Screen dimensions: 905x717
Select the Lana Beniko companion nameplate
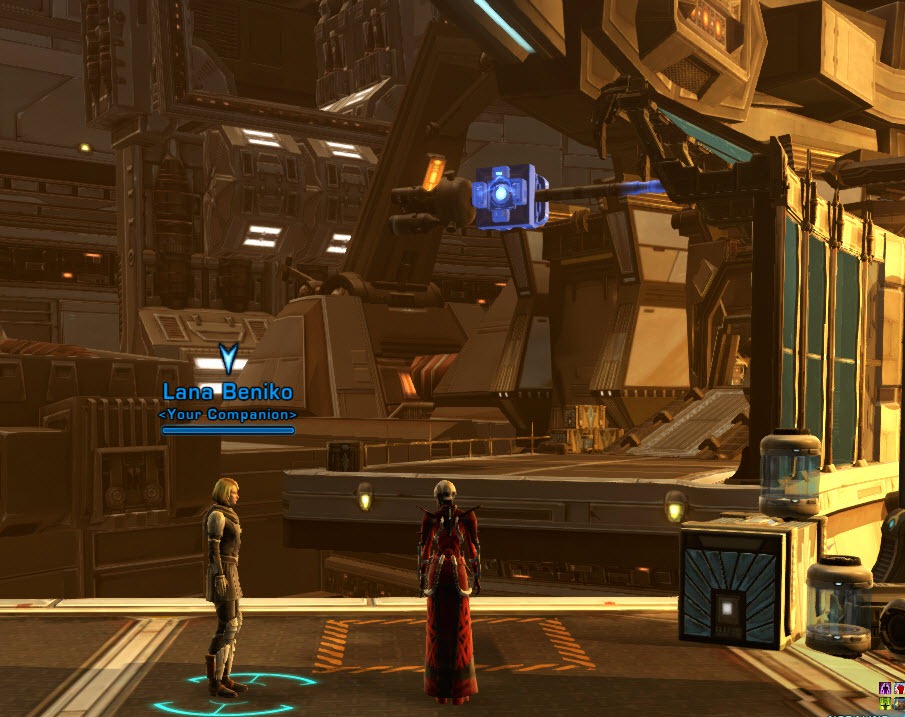tap(228, 395)
